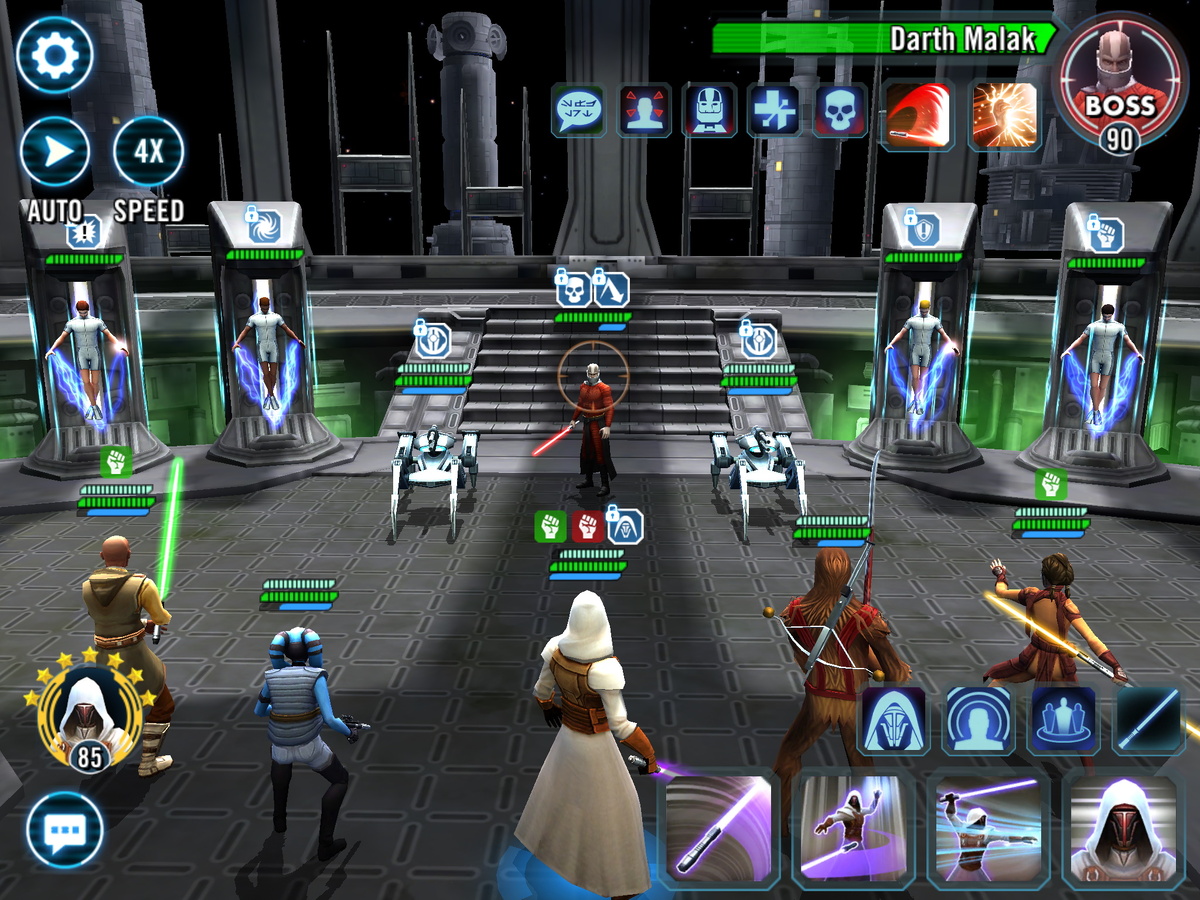Open the chat speech bubble button
This screenshot has height=900, width=1200.
(65, 829)
